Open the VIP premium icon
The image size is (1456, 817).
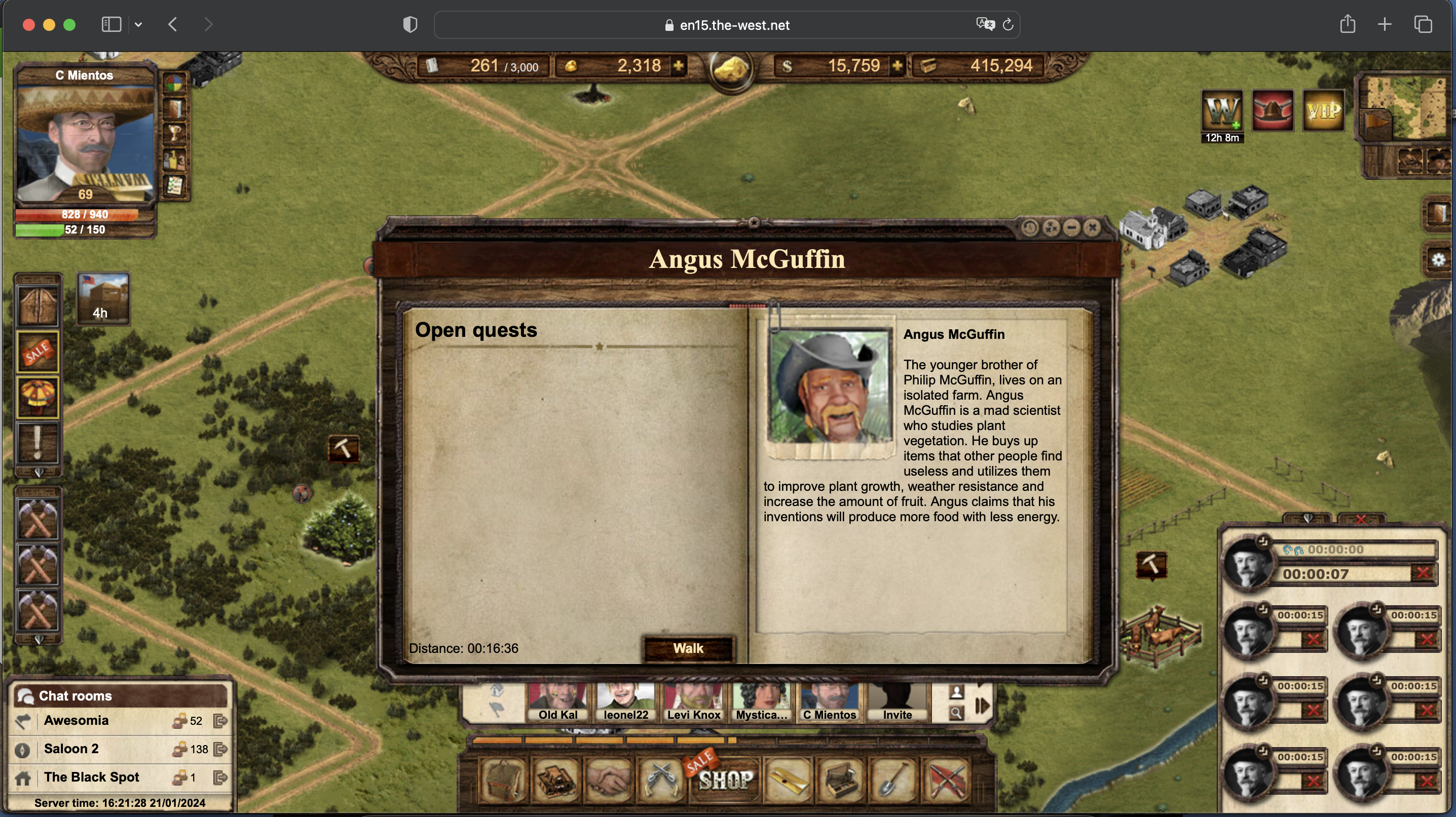click(x=1324, y=111)
